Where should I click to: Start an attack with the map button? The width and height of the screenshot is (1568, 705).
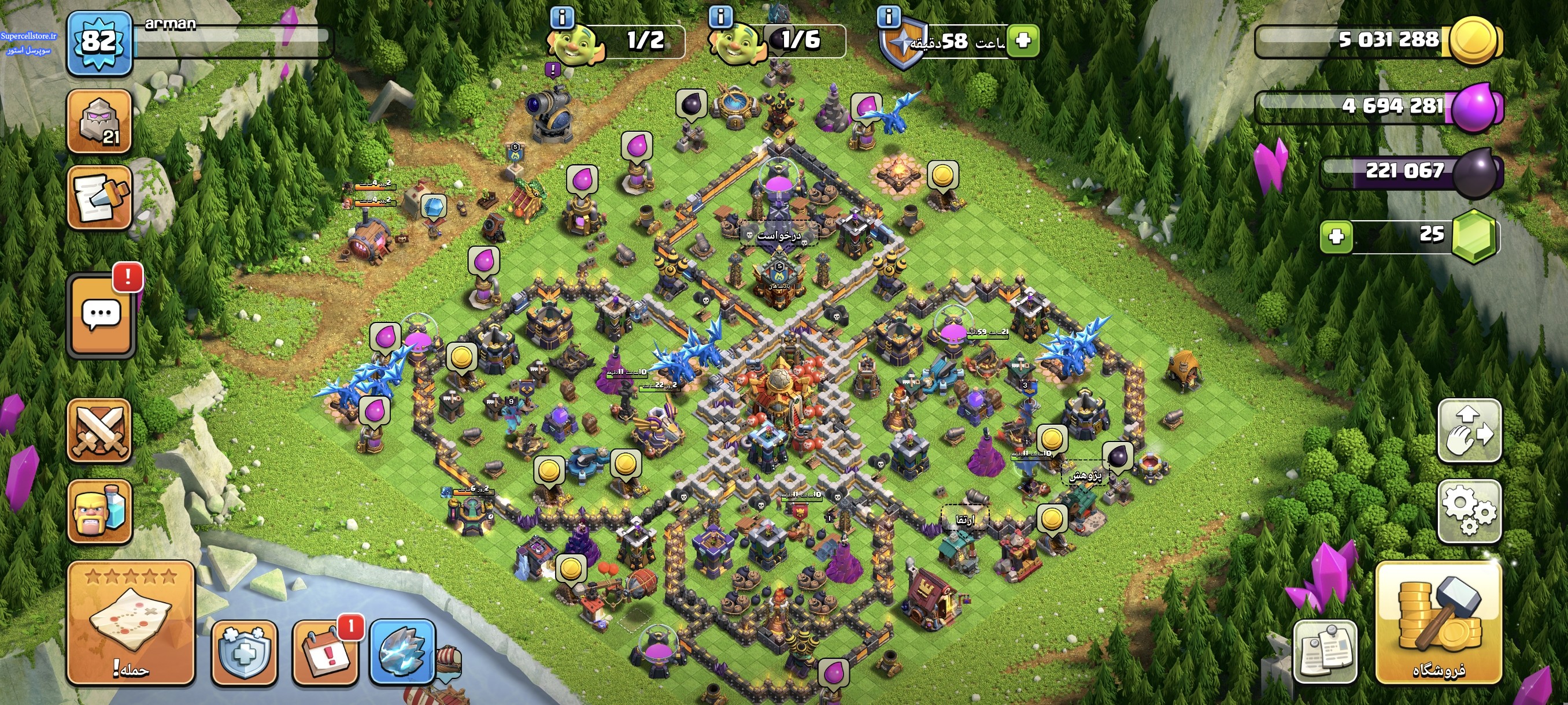[x=131, y=622]
